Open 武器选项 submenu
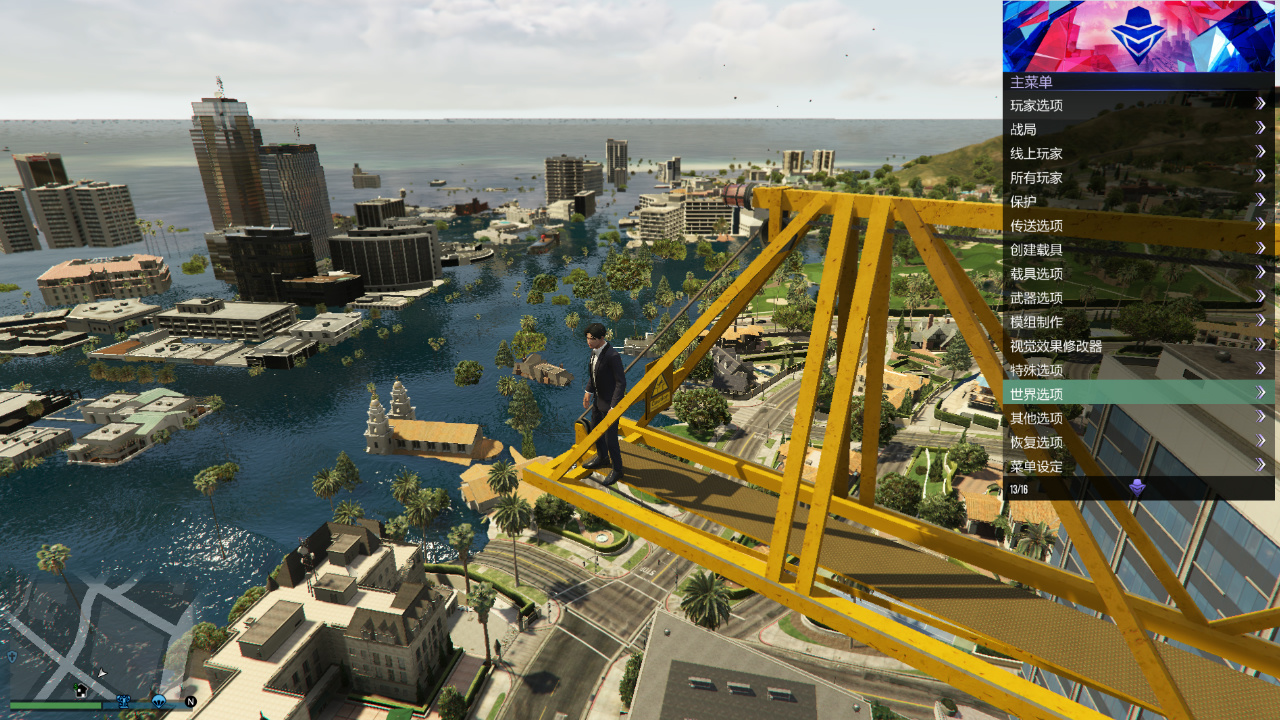This screenshot has width=1280, height=720. (x=1138, y=297)
